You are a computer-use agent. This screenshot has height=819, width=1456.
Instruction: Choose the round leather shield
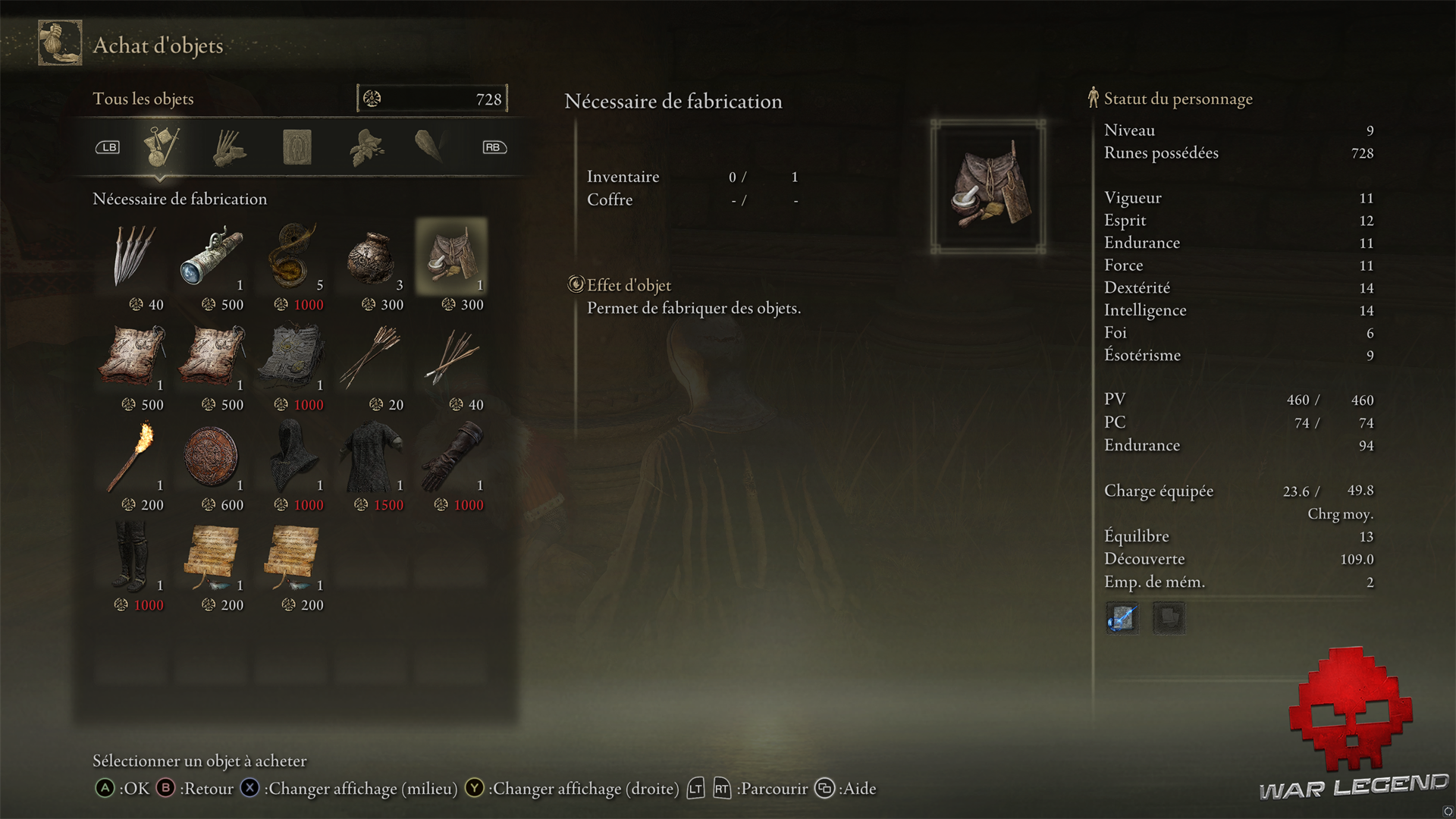pyautogui.click(x=212, y=457)
